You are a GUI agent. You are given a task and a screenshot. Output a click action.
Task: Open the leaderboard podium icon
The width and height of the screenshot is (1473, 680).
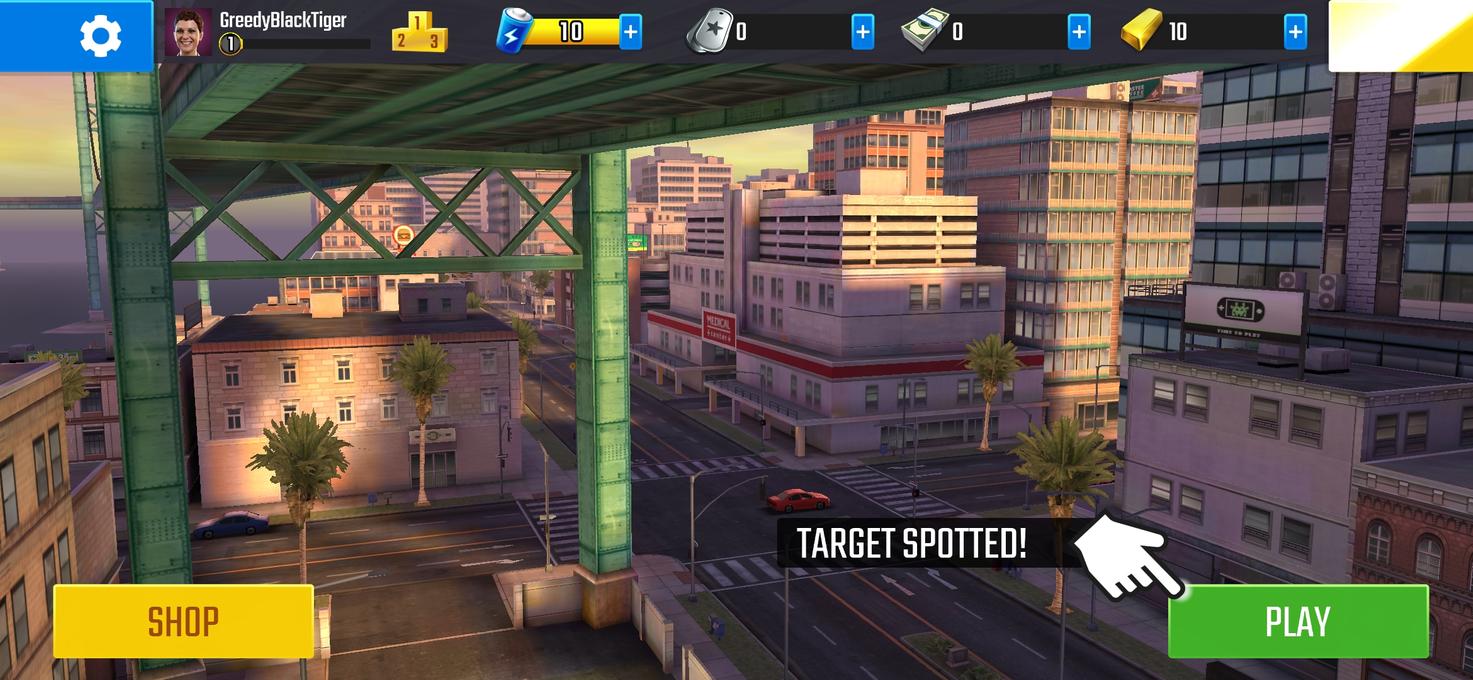coord(419,32)
